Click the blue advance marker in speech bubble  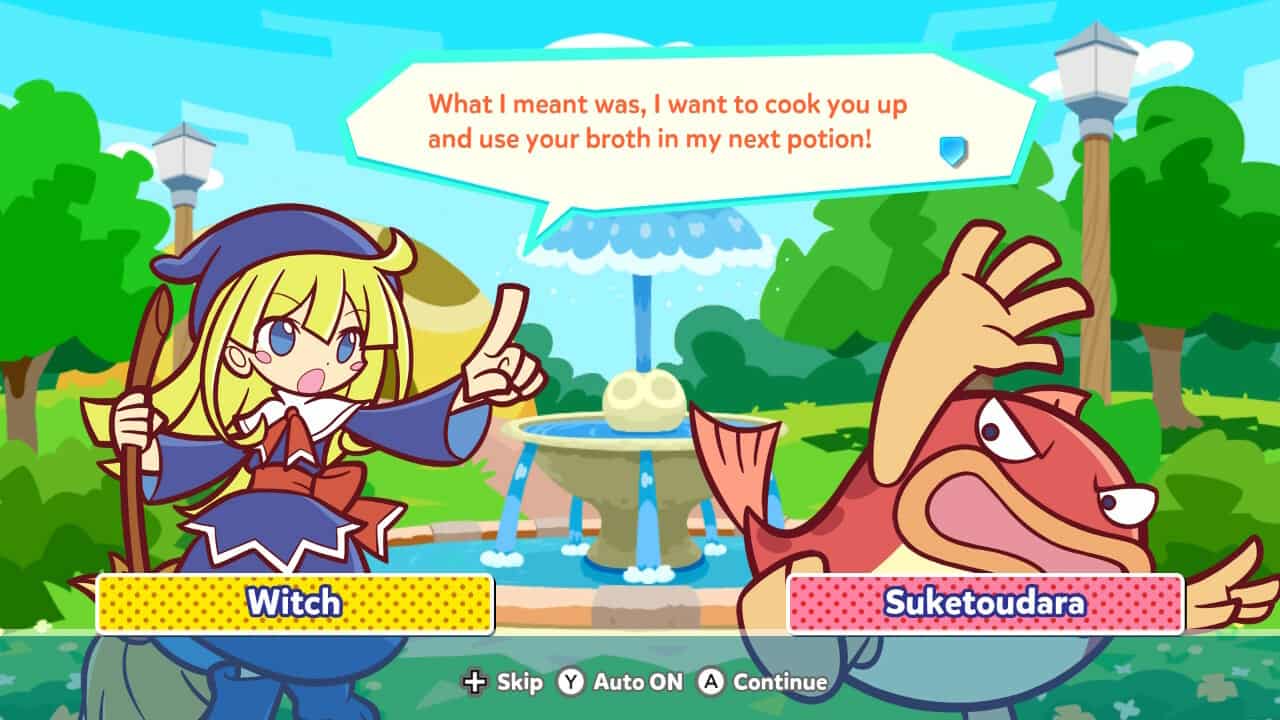tap(953, 151)
